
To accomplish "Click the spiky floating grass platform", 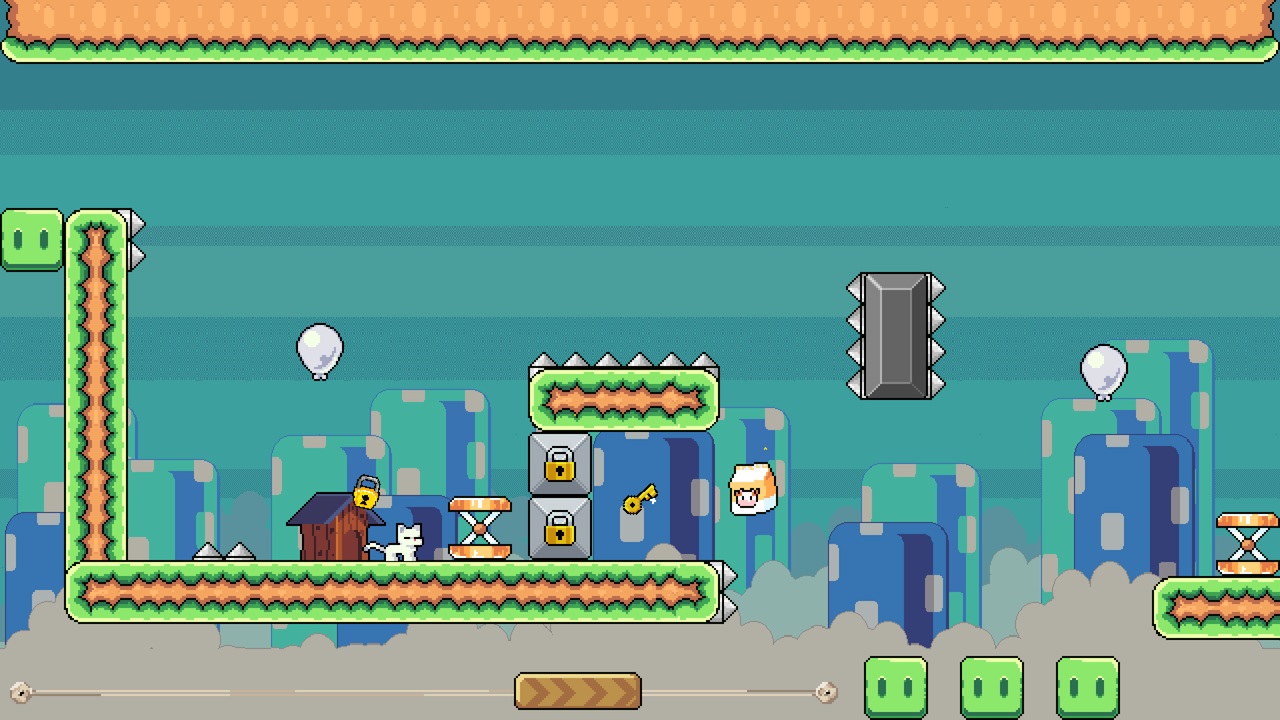I will [622, 398].
